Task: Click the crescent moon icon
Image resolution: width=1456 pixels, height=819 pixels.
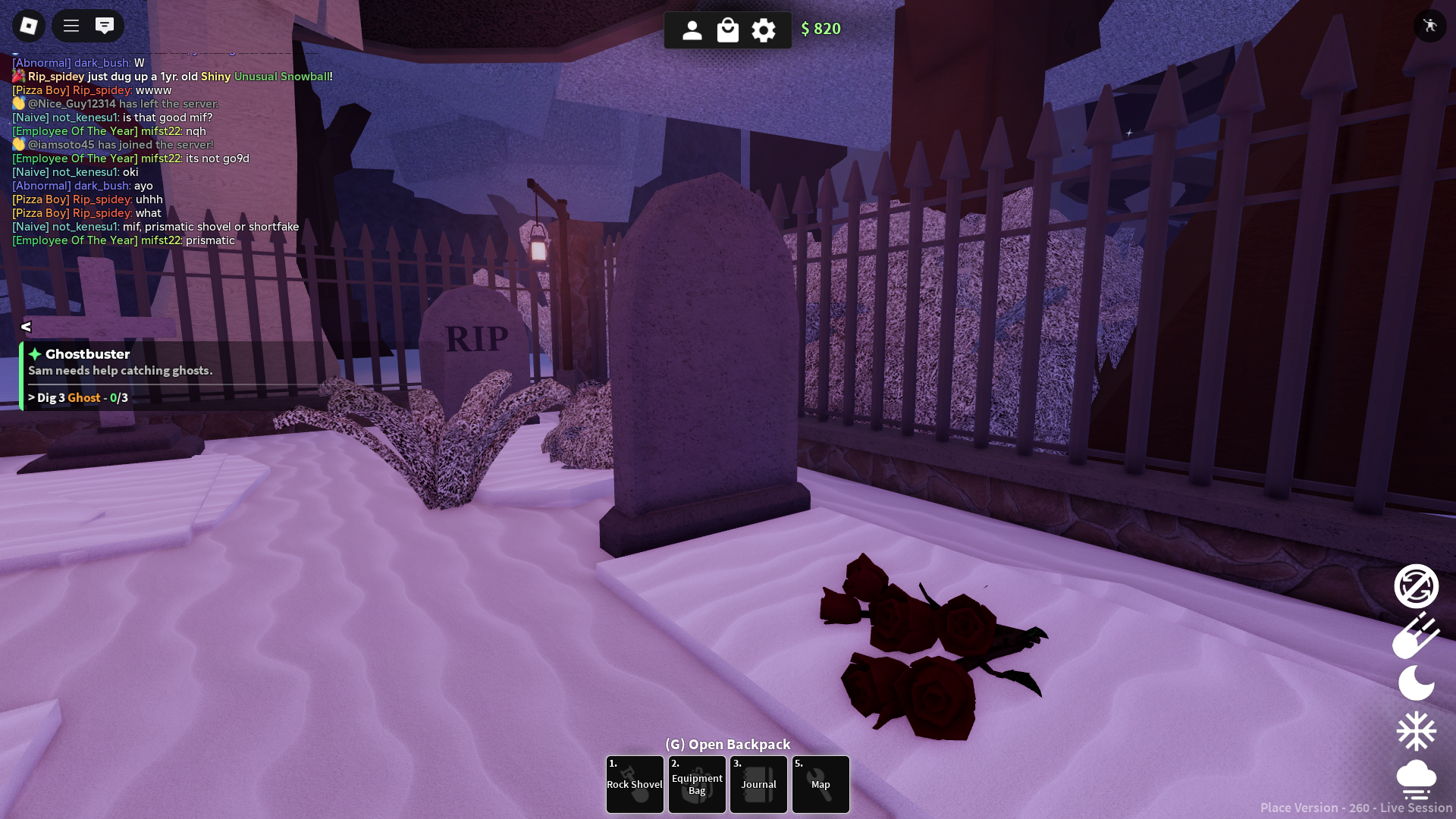Action: pos(1416,683)
